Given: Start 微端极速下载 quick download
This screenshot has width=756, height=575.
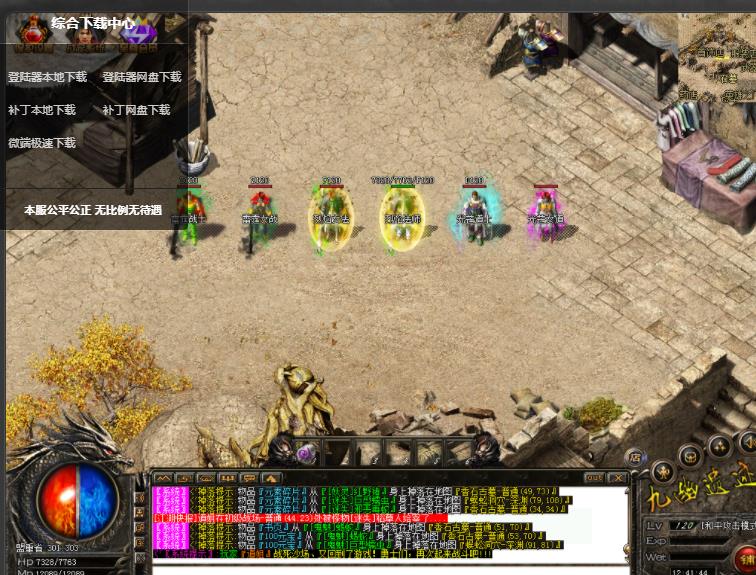Looking at the screenshot, I should pyautogui.click(x=42, y=143).
